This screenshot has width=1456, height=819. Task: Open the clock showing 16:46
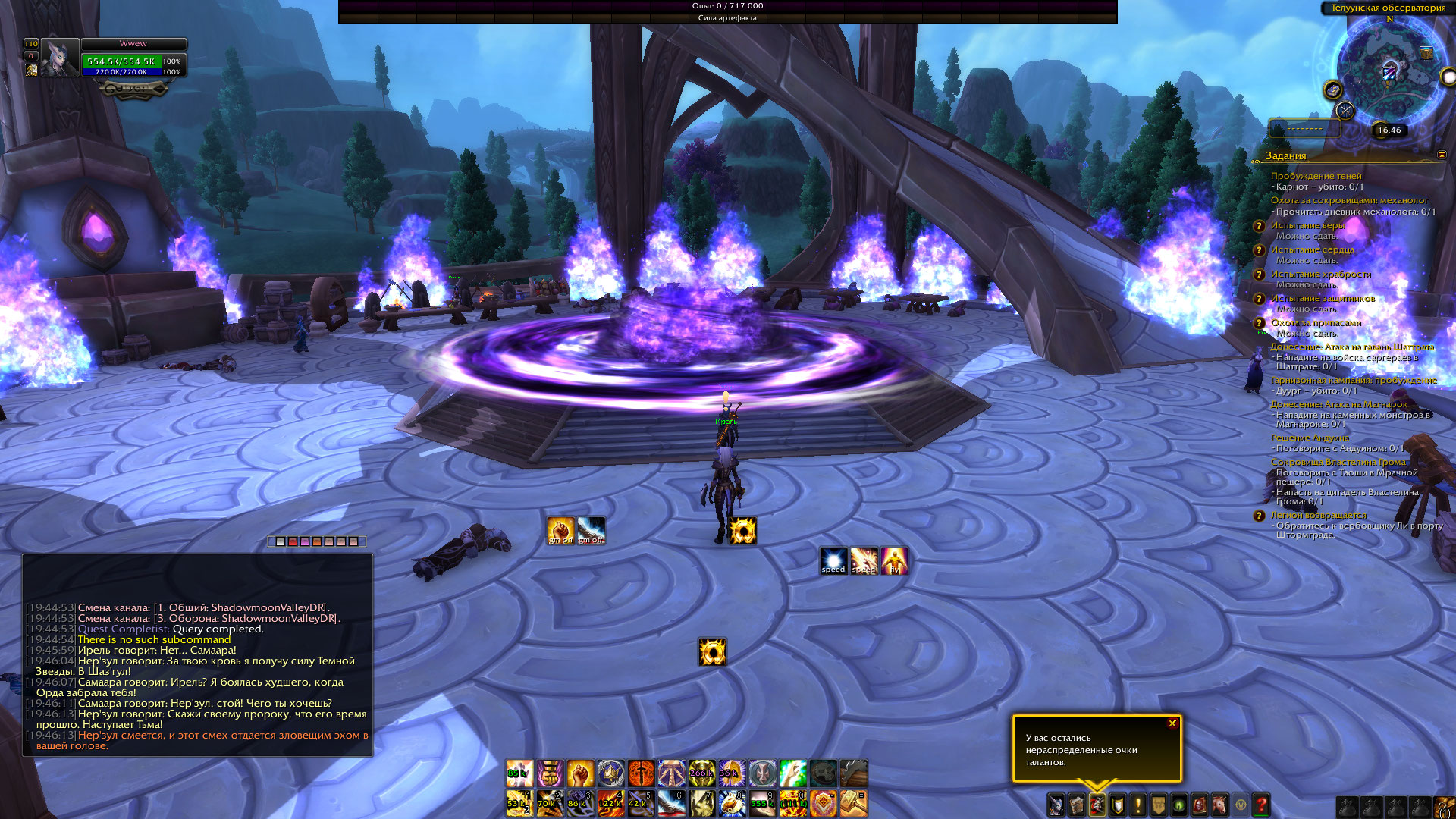click(x=1389, y=130)
